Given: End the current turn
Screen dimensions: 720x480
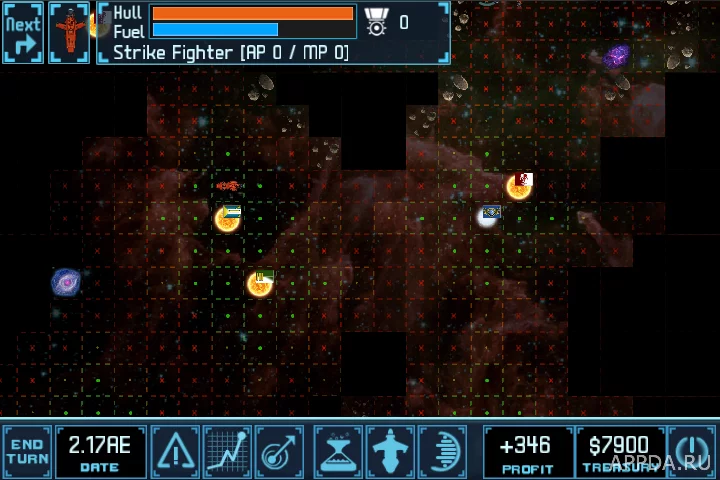Looking at the screenshot, I should [27, 452].
